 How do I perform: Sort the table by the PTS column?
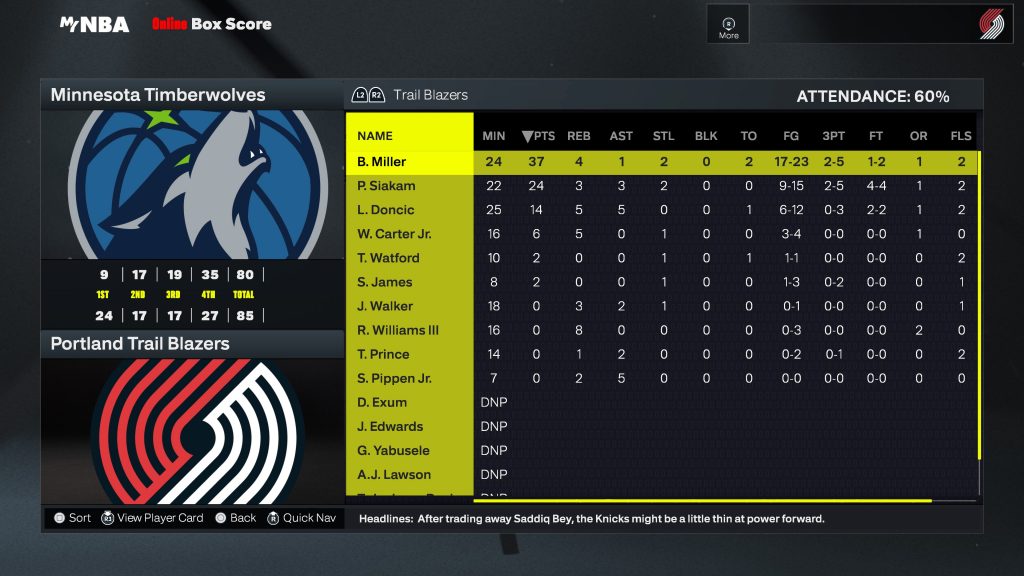pyautogui.click(x=539, y=136)
